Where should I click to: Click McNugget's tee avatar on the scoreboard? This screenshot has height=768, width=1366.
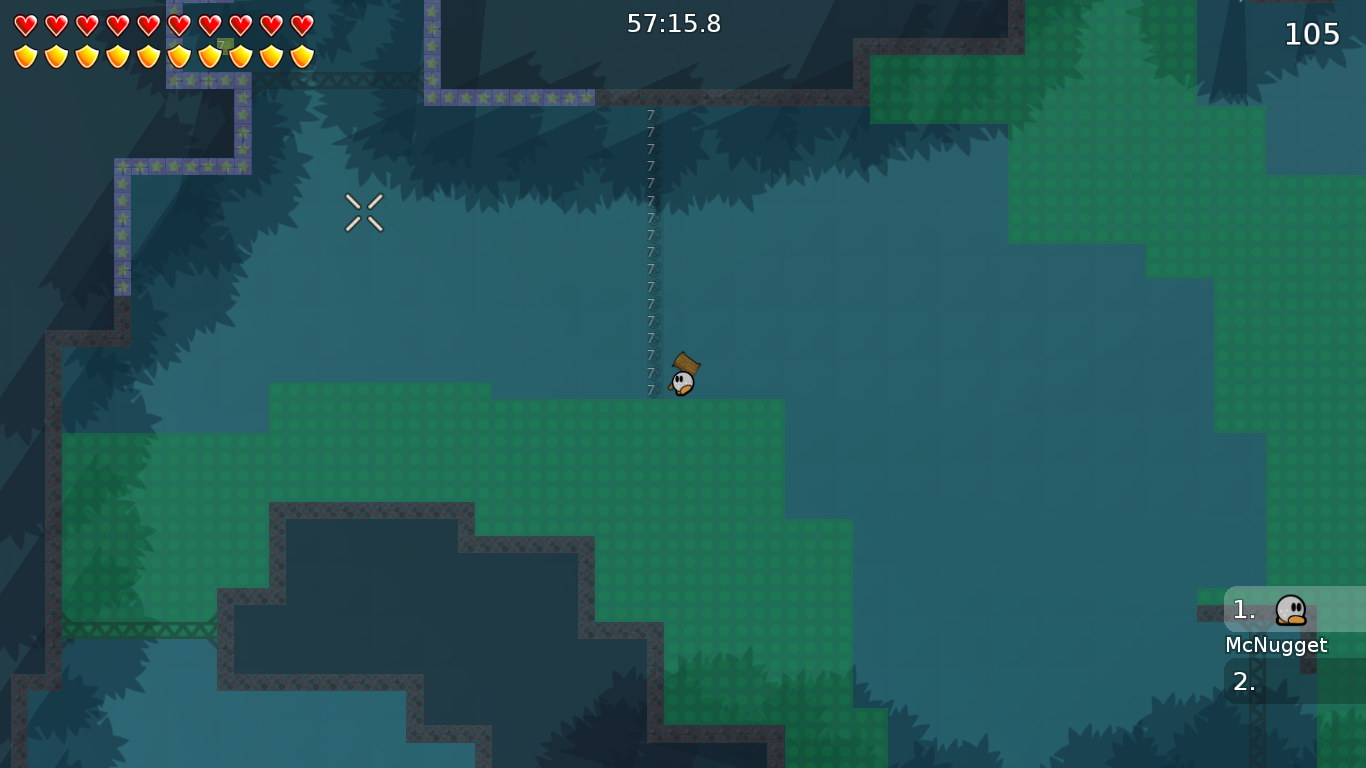point(1290,612)
